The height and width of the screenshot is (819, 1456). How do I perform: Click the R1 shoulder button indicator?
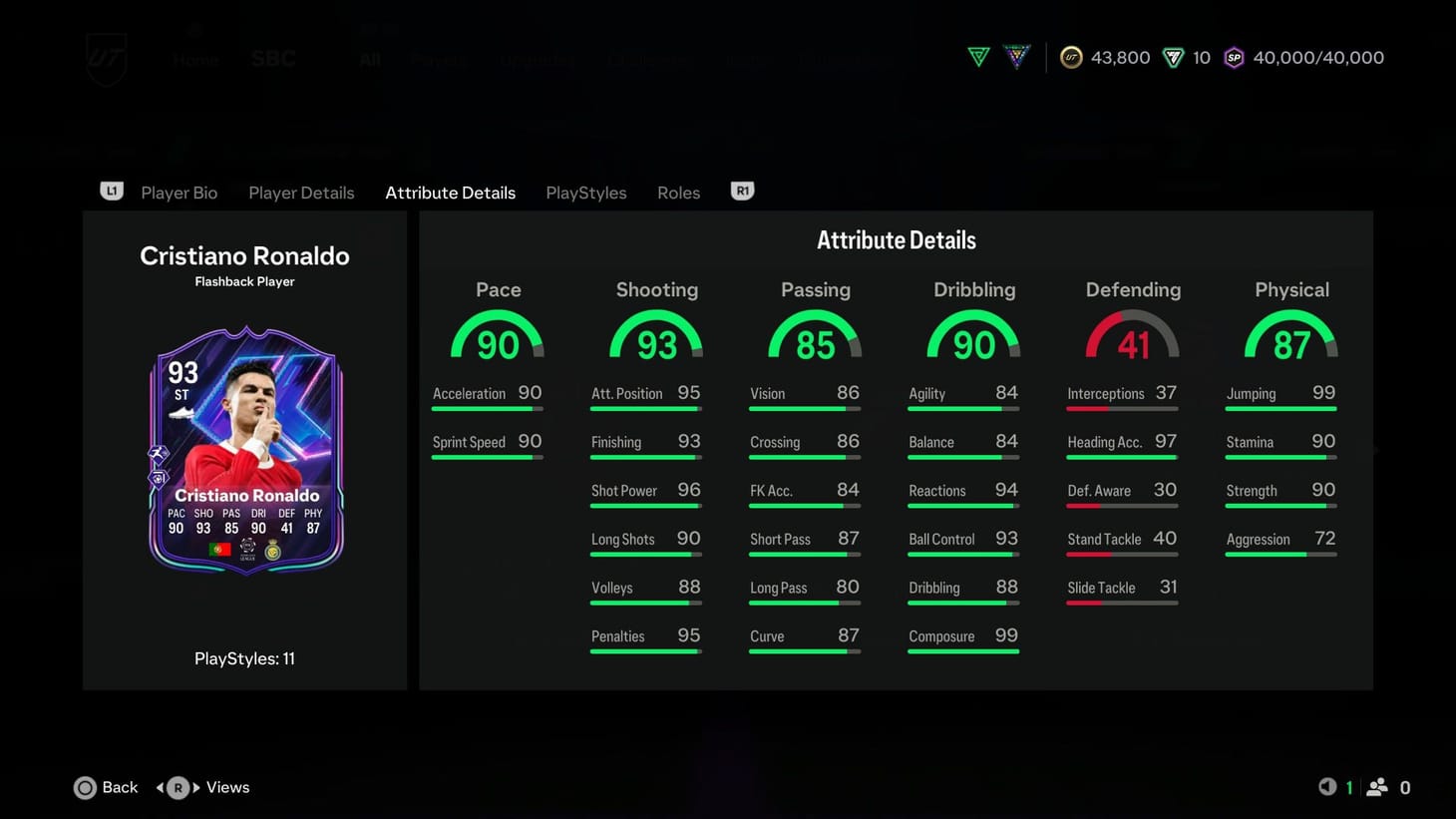click(741, 192)
